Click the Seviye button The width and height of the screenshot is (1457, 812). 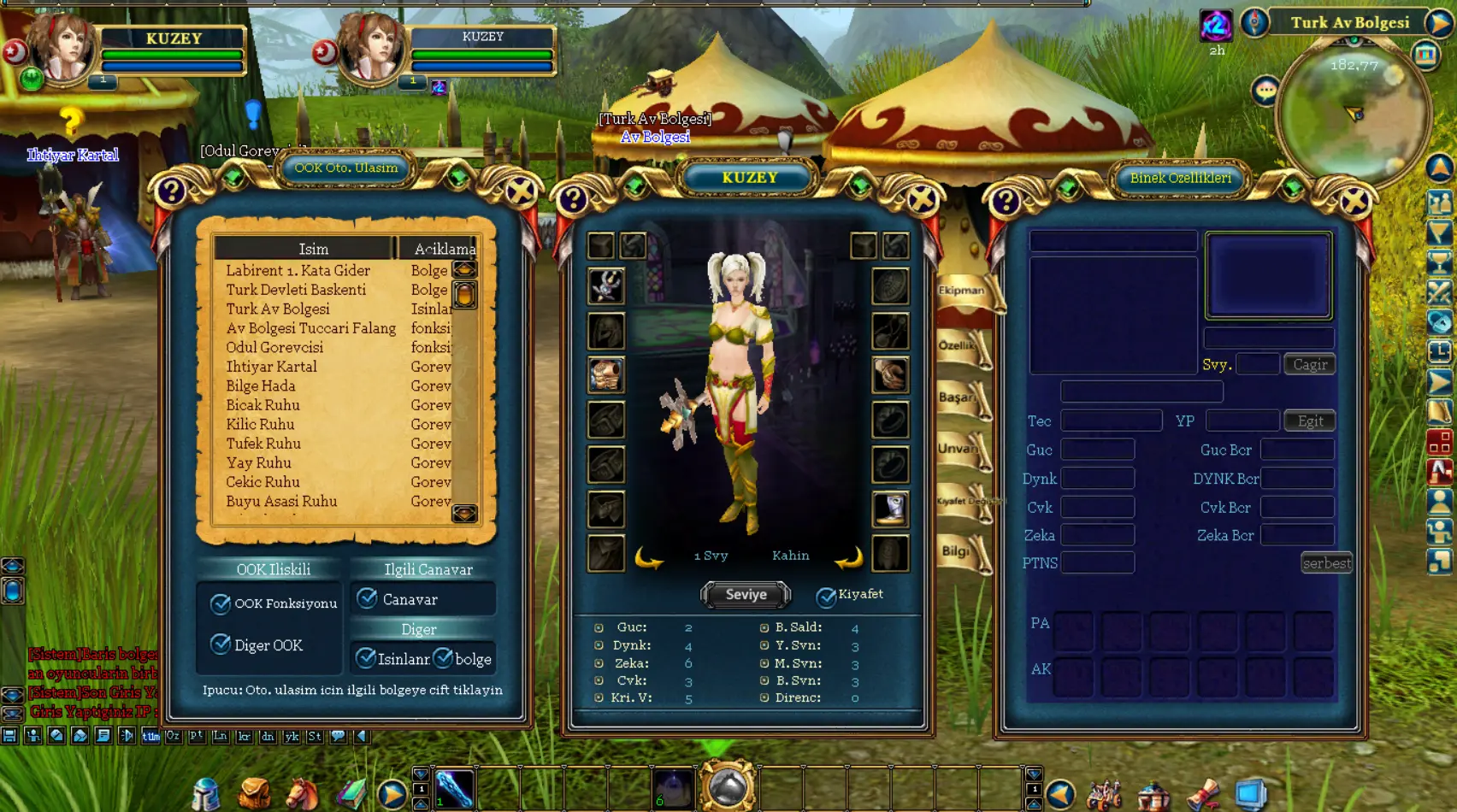(x=746, y=595)
